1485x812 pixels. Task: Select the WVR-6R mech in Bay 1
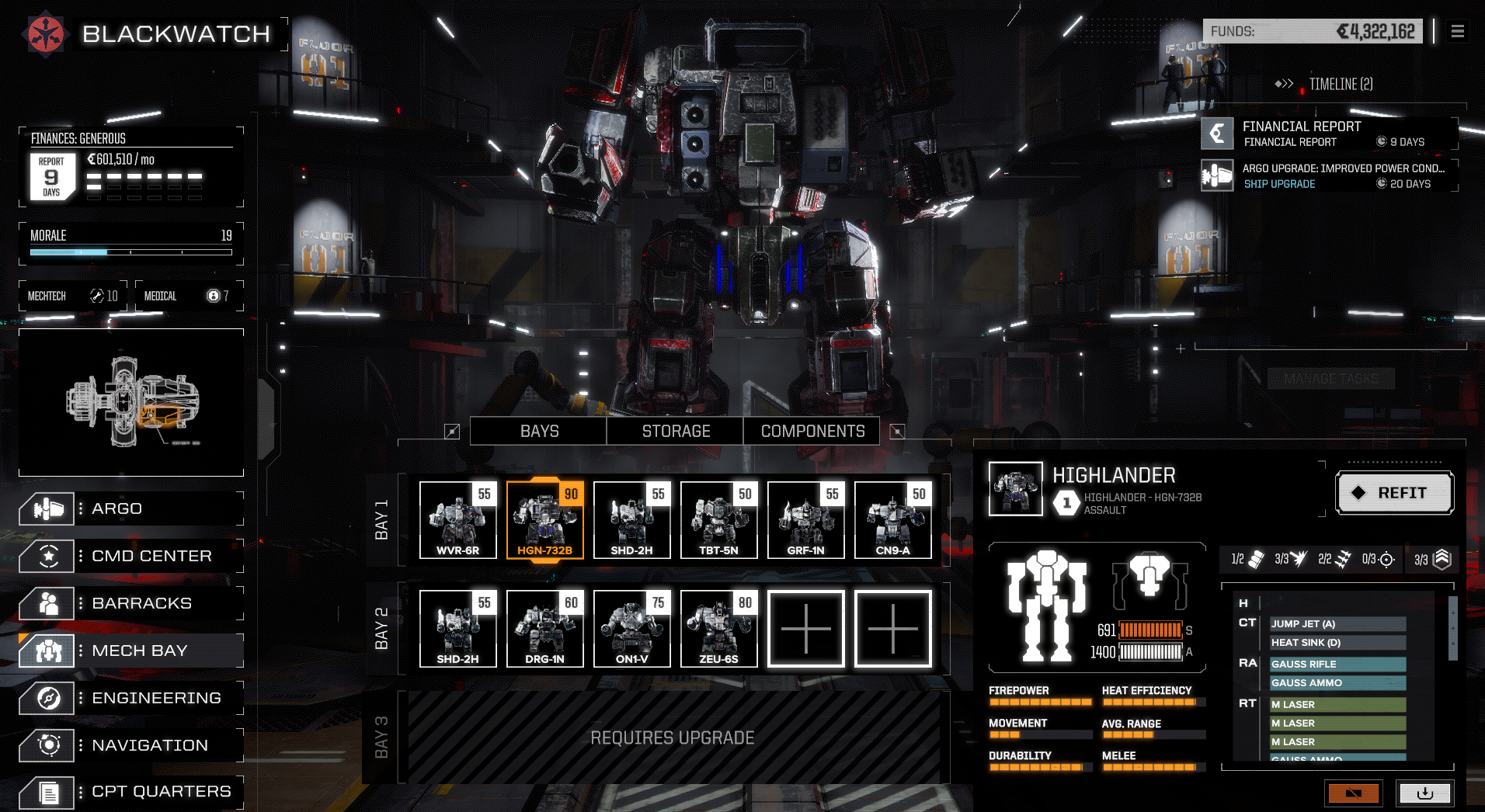click(x=458, y=520)
